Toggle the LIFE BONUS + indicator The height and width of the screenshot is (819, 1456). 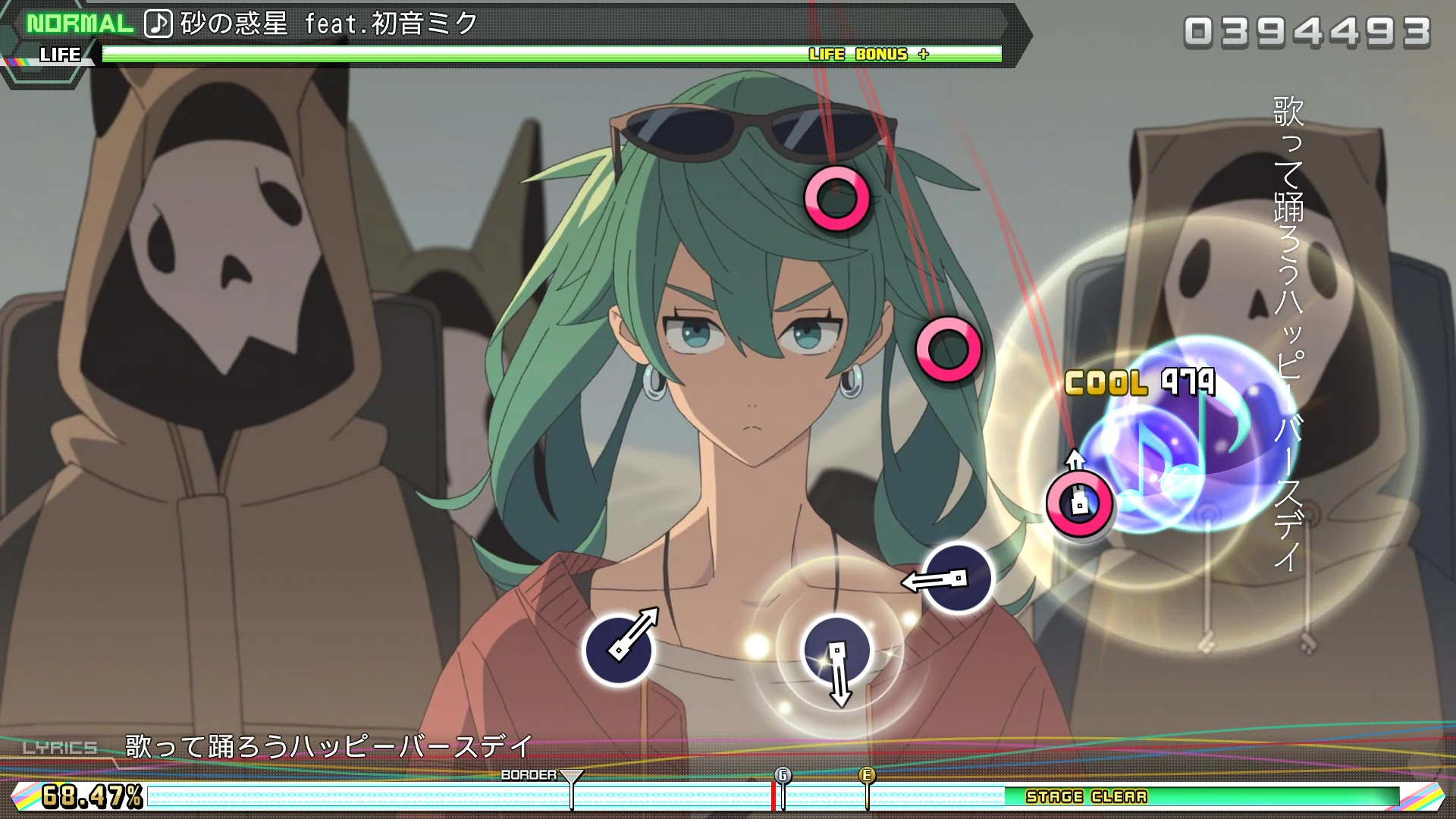870,54
